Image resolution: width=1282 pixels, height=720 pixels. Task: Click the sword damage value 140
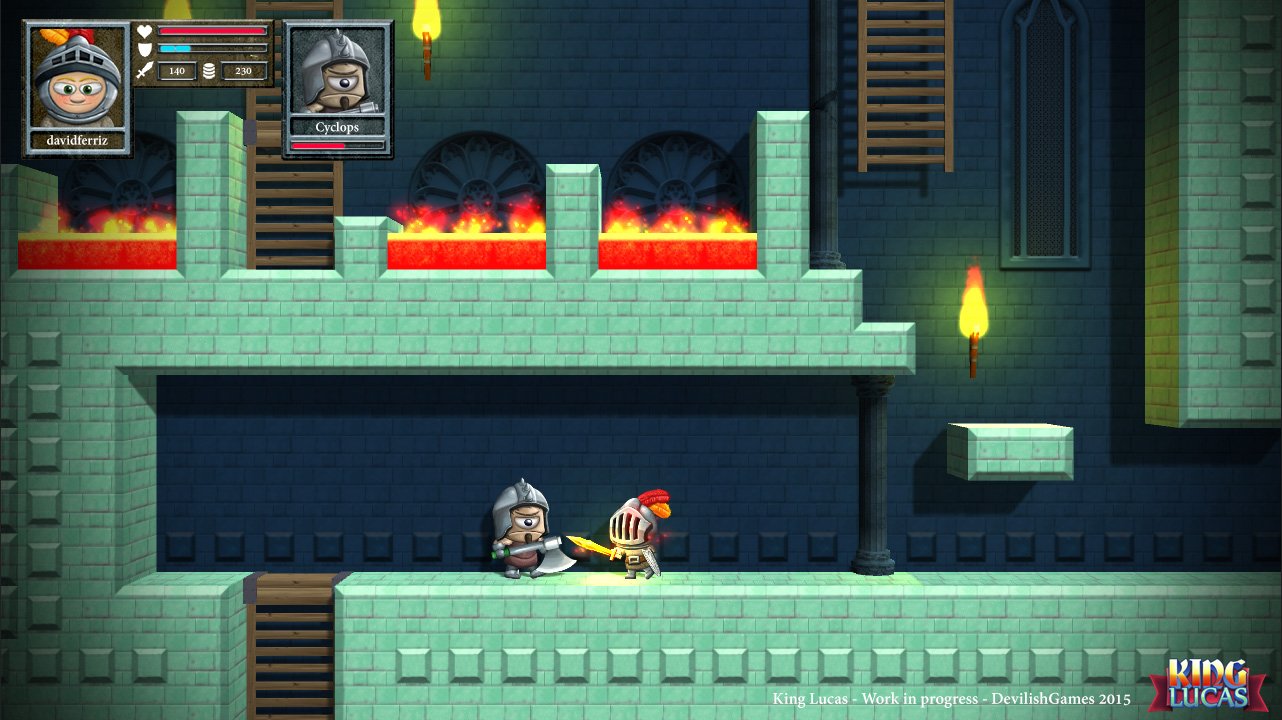(x=177, y=70)
